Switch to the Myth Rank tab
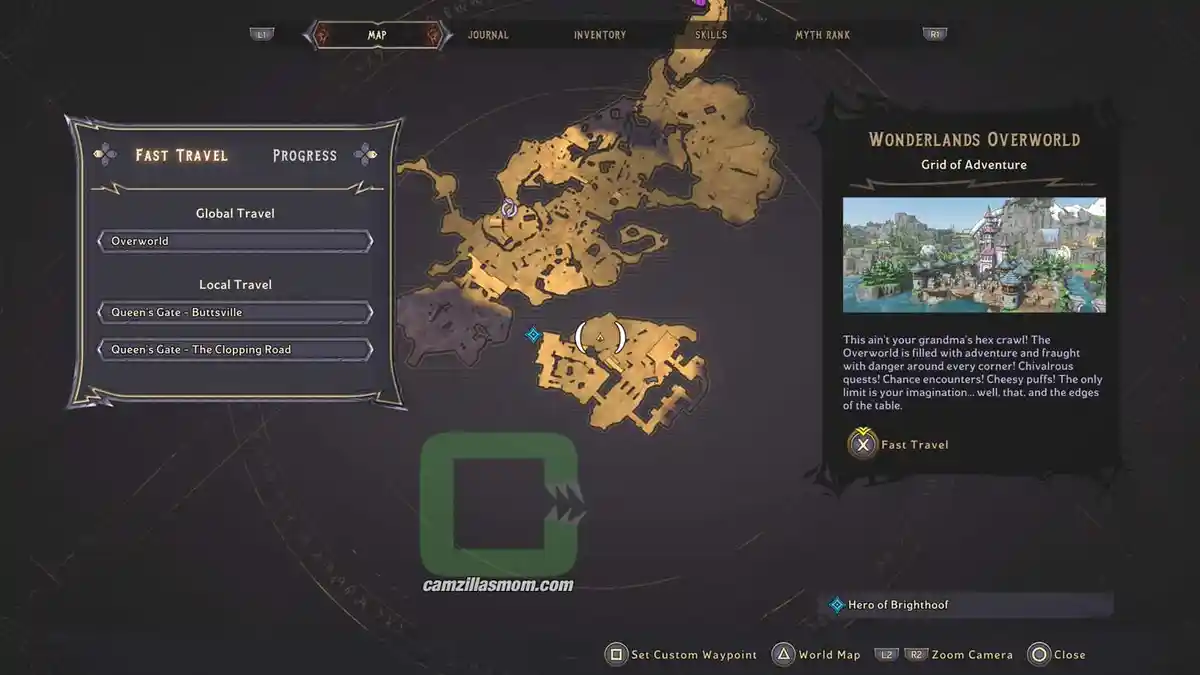1200x675 pixels. pyautogui.click(x=822, y=35)
